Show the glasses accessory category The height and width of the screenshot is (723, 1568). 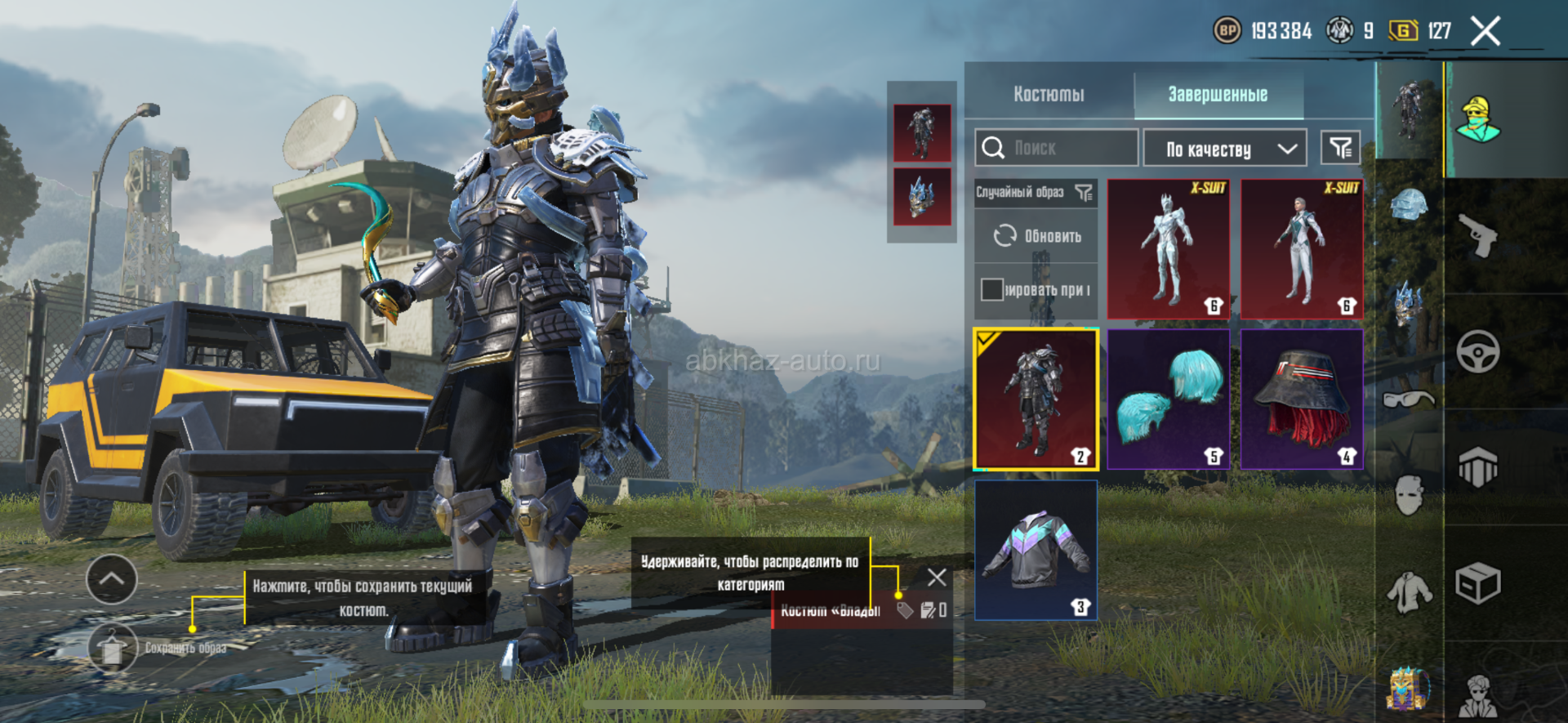click(x=1409, y=399)
